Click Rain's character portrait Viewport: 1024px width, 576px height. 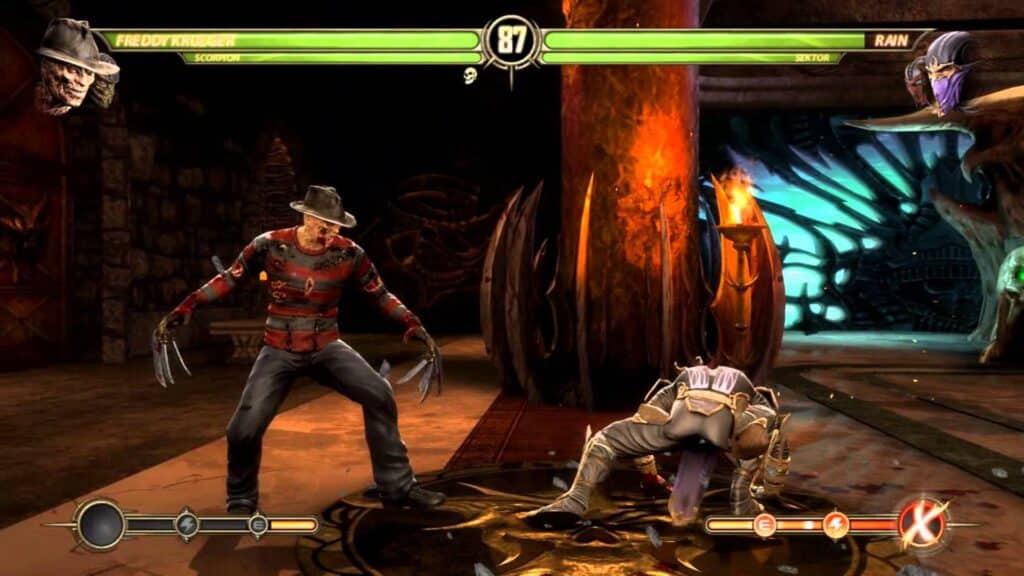943,72
